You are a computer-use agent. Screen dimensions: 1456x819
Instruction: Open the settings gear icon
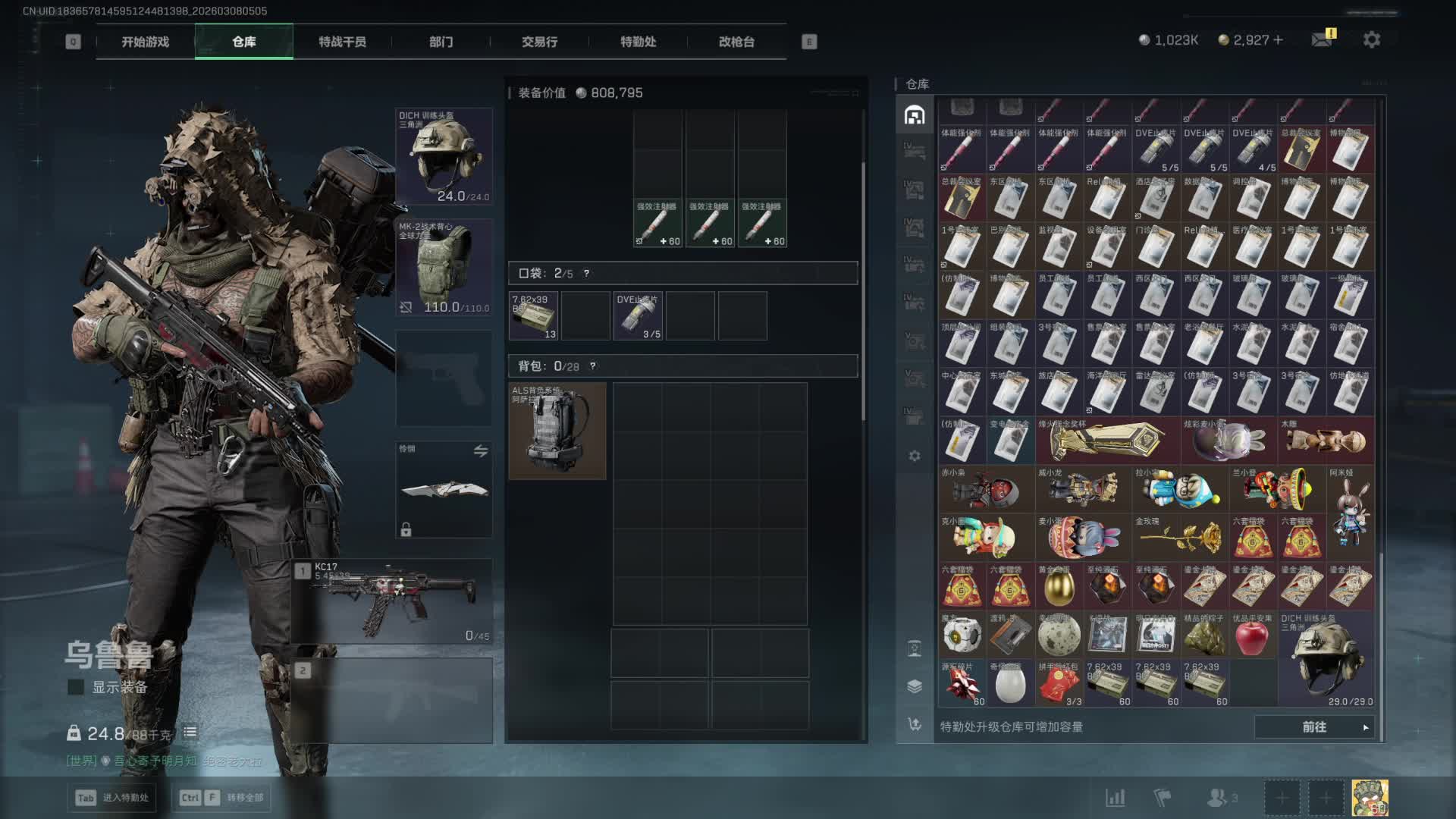click(1371, 39)
